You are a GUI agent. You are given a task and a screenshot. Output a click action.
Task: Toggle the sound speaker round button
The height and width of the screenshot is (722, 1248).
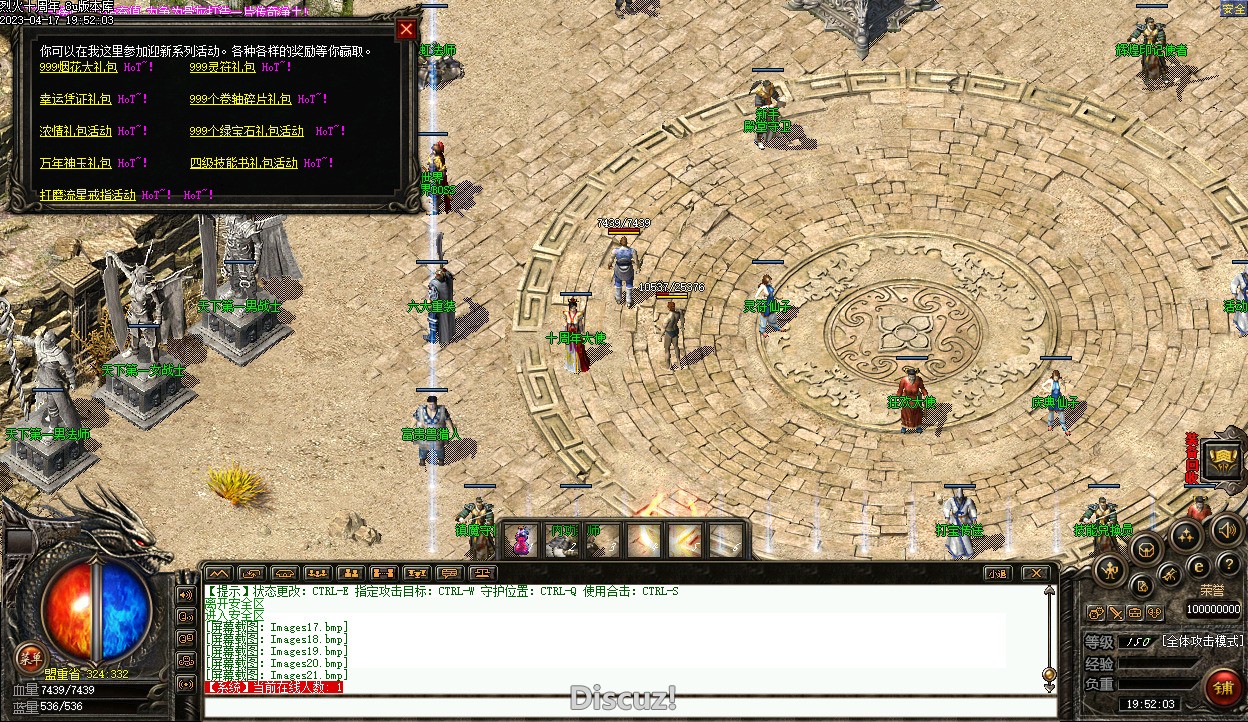[x=1226, y=530]
